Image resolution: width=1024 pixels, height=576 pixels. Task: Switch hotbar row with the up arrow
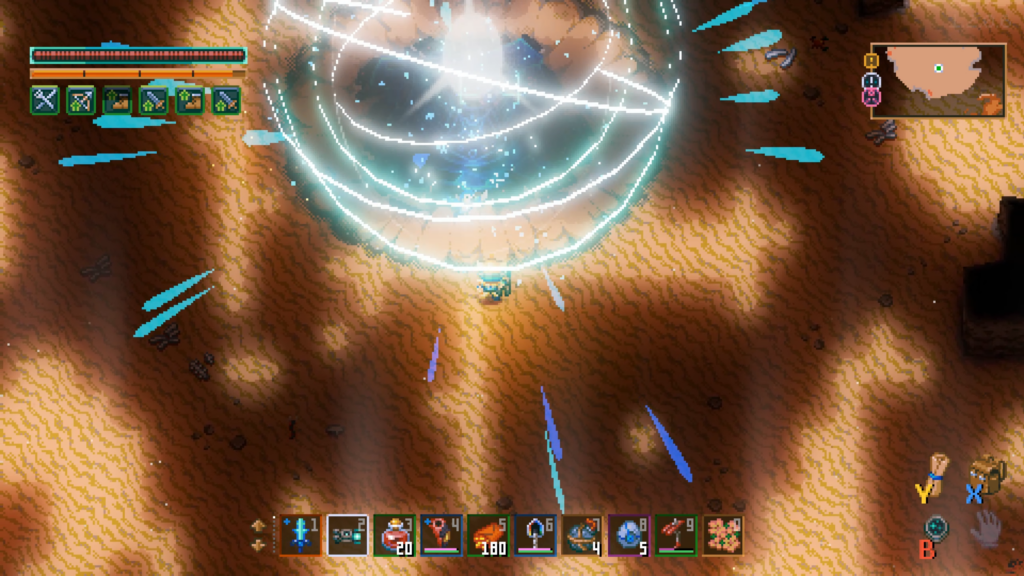pos(258,524)
